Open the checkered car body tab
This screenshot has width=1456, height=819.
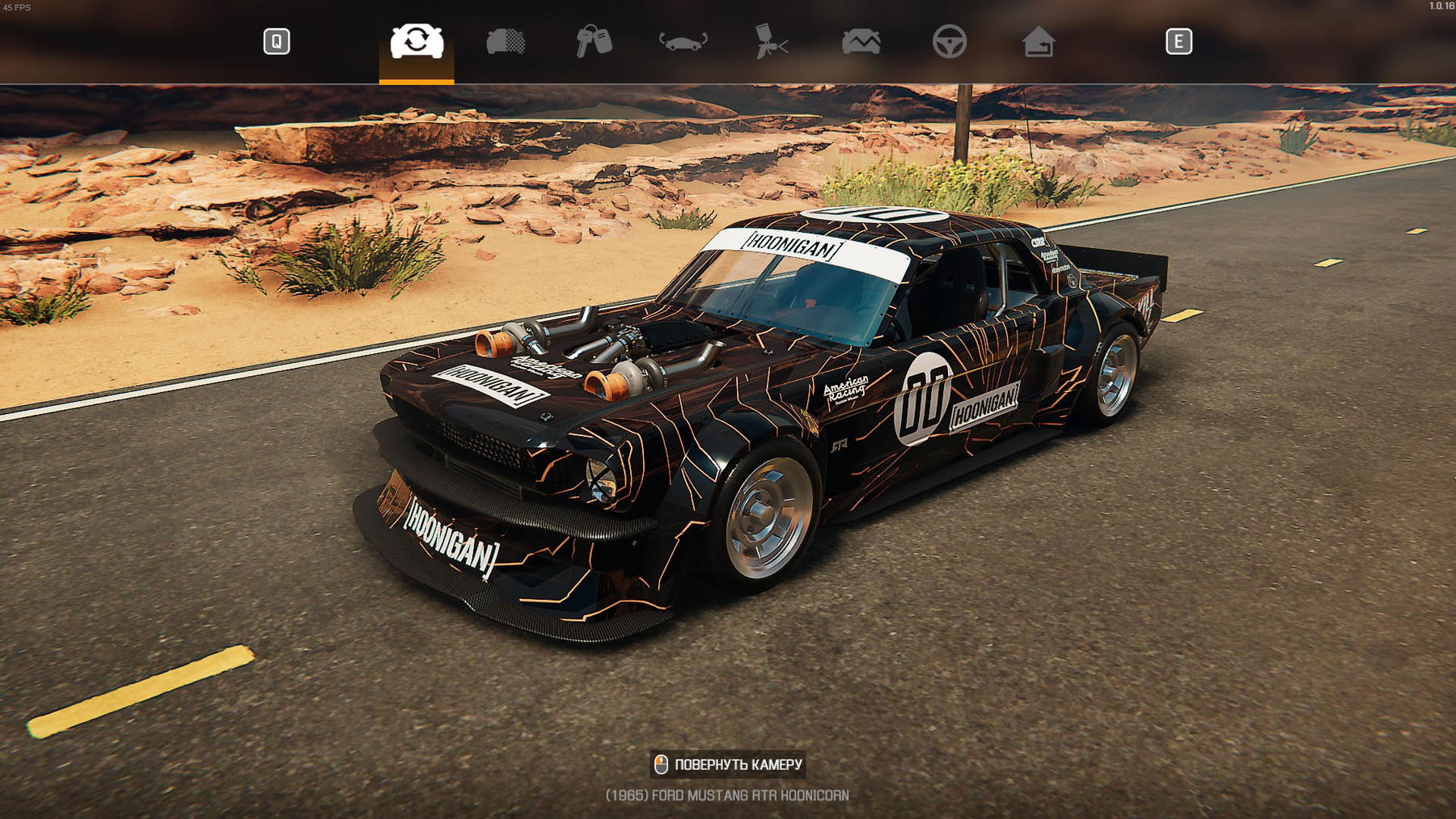[506, 41]
